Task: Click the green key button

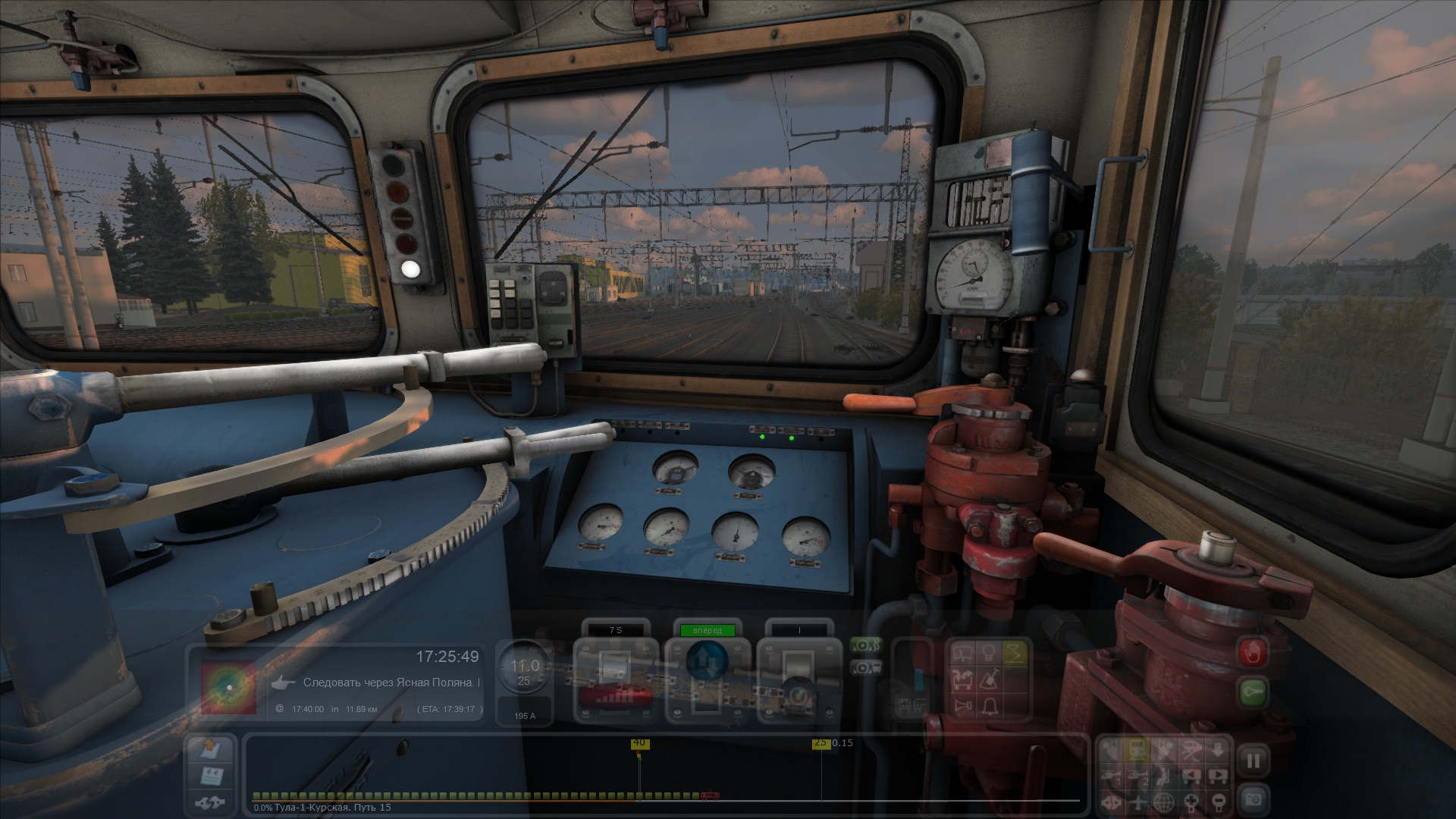Action: coord(1253,692)
